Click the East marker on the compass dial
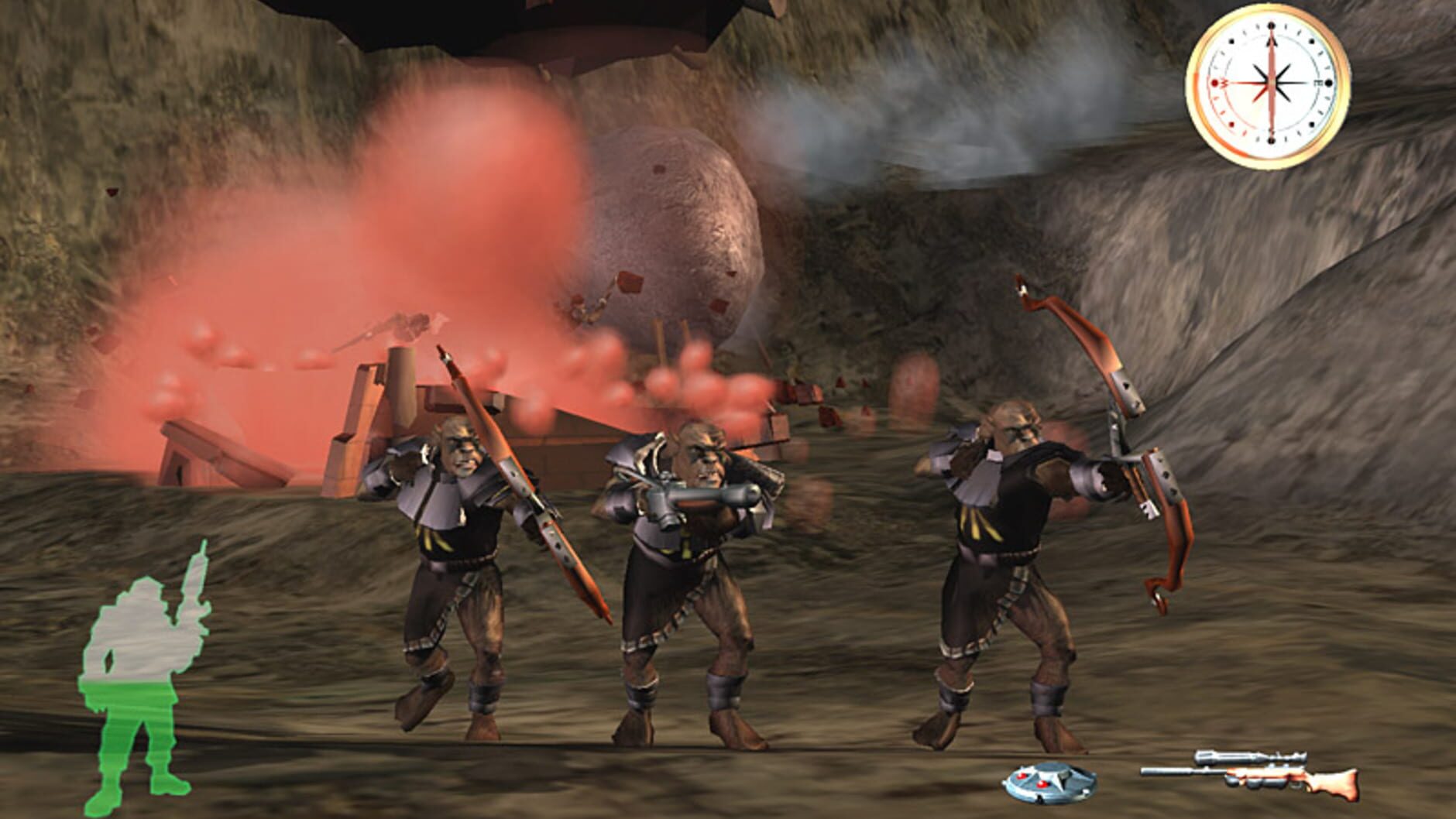The height and width of the screenshot is (819, 1456). coord(1326,83)
